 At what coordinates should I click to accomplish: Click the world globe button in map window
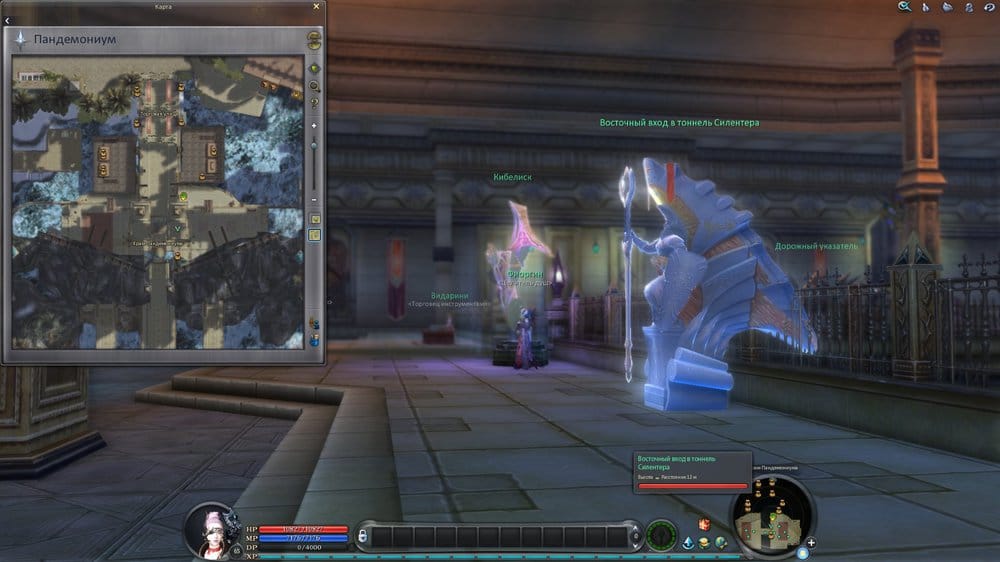pyautogui.click(x=314, y=69)
